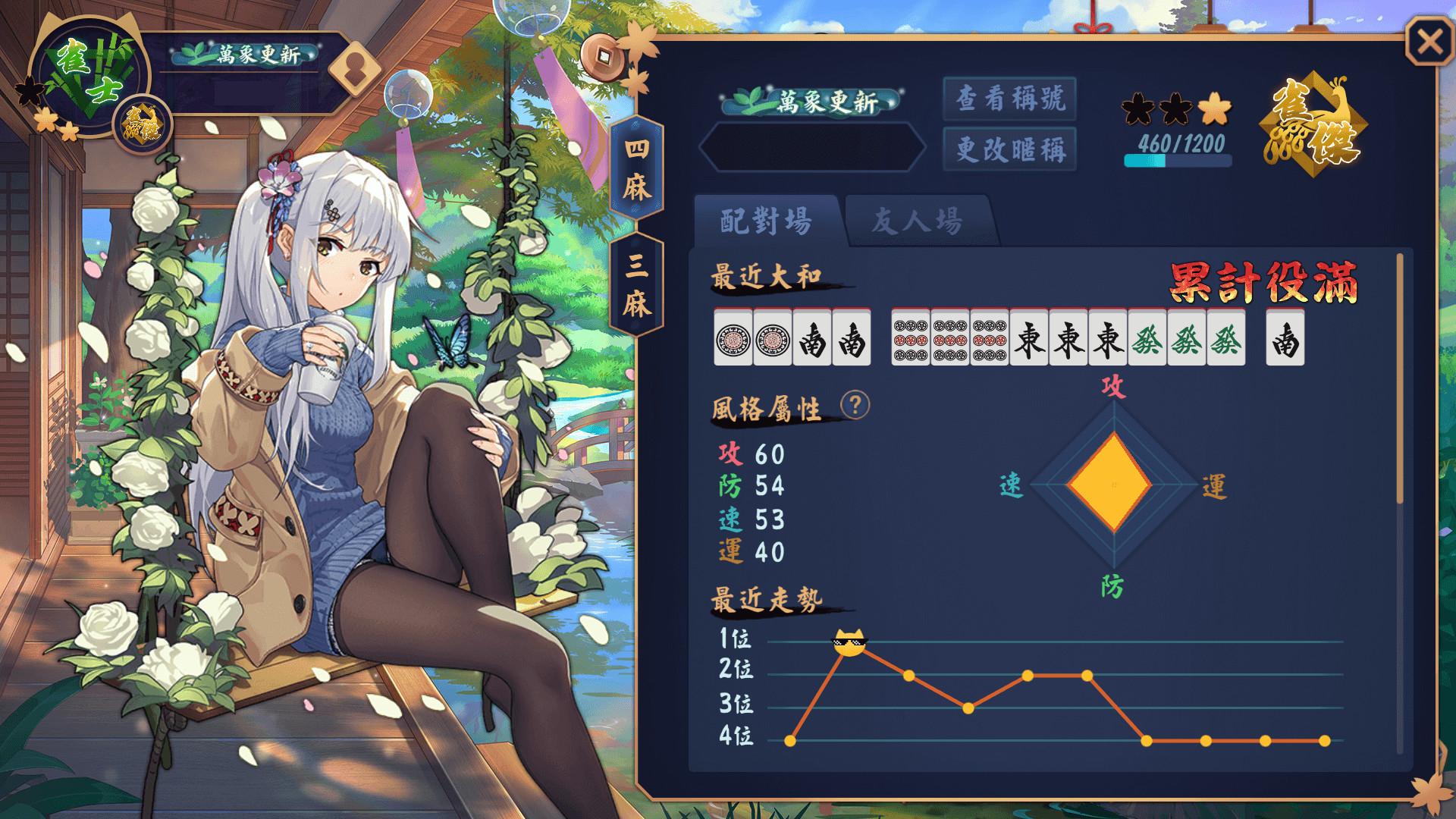Click the 南 tile at the end of the hand

(1287, 339)
